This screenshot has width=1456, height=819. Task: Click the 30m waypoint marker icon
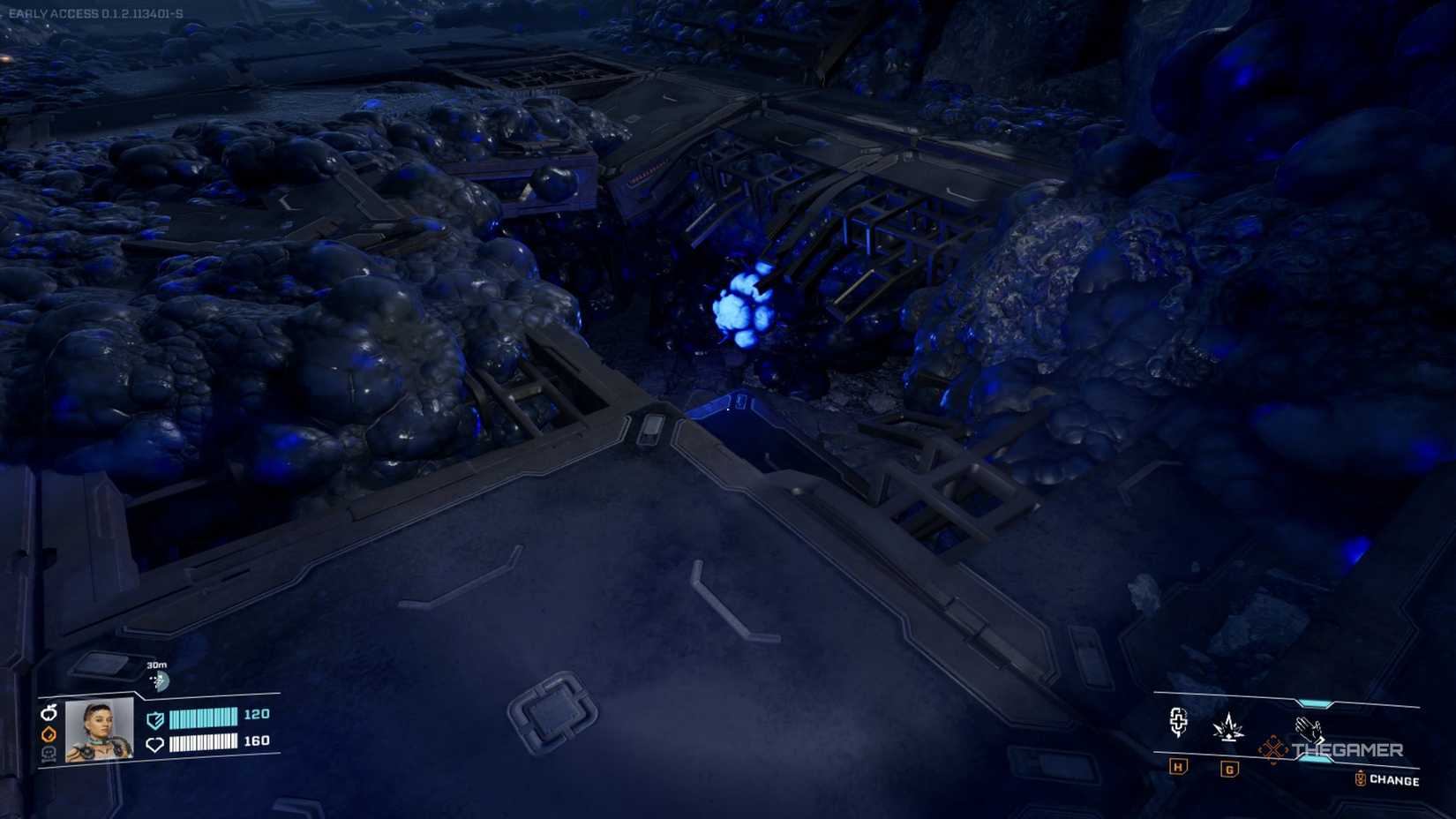point(159,679)
